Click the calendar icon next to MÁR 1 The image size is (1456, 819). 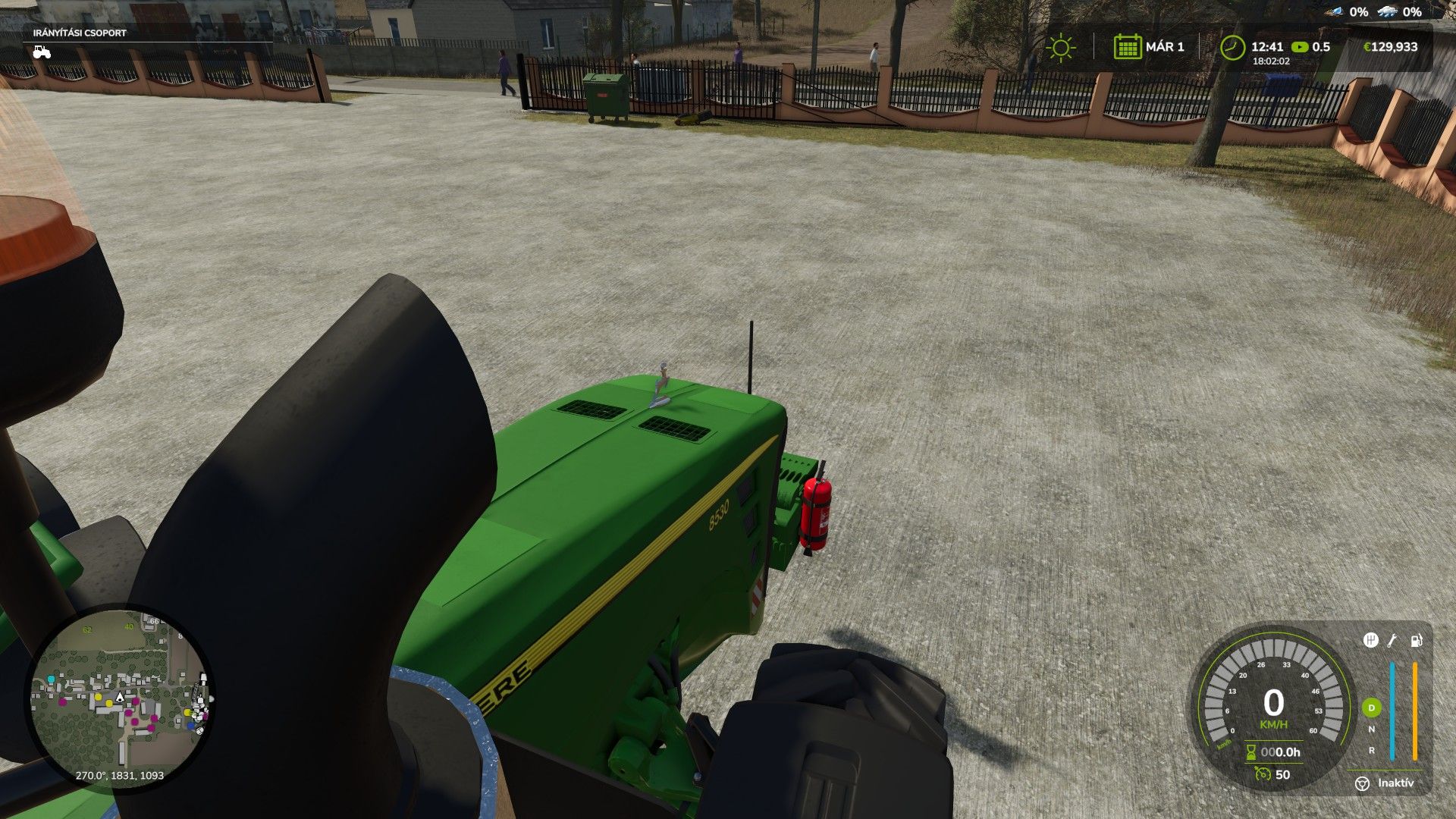click(x=1129, y=47)
